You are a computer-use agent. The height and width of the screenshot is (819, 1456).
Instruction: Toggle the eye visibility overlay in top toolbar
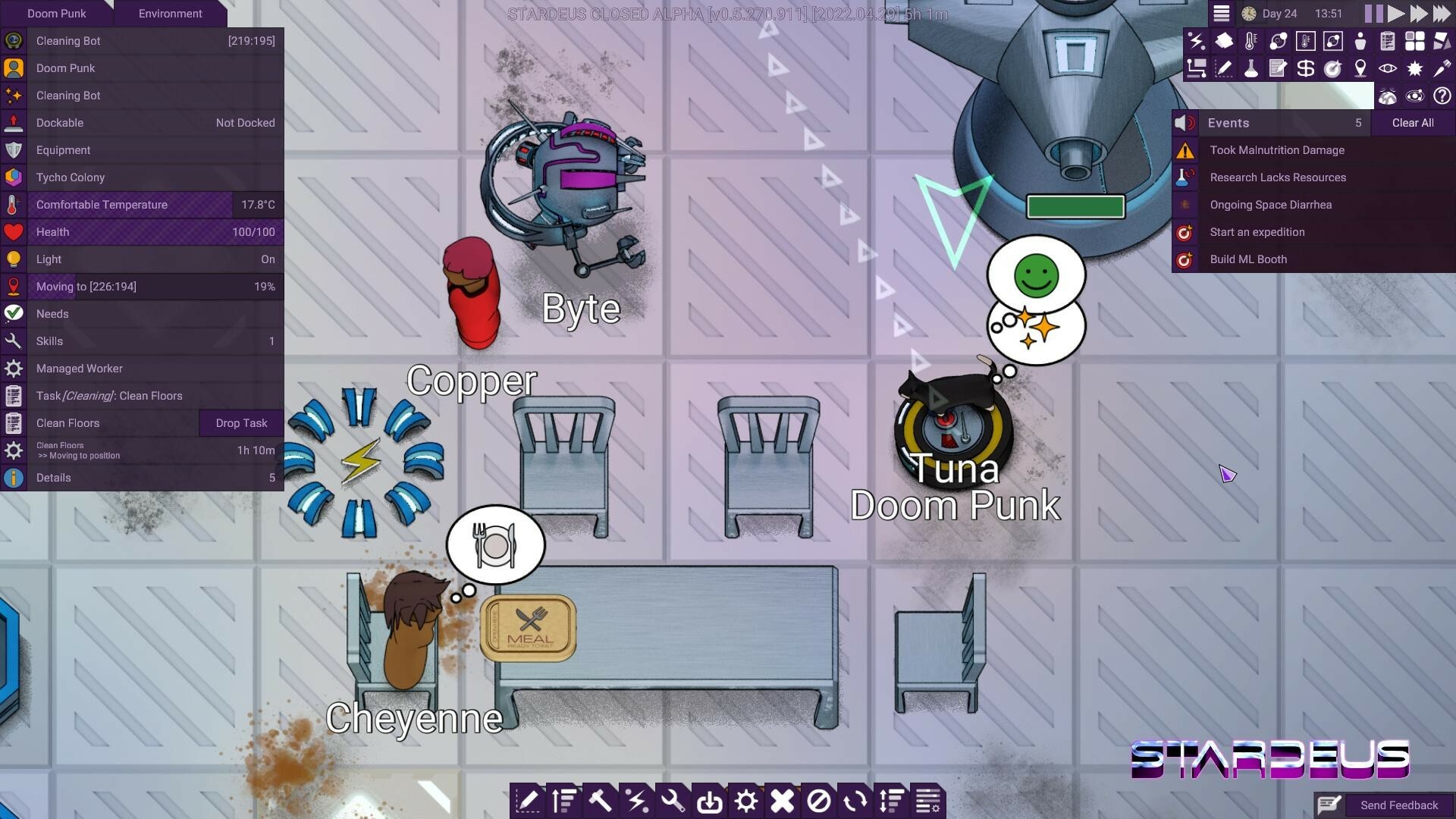(x=1388, y=68)
